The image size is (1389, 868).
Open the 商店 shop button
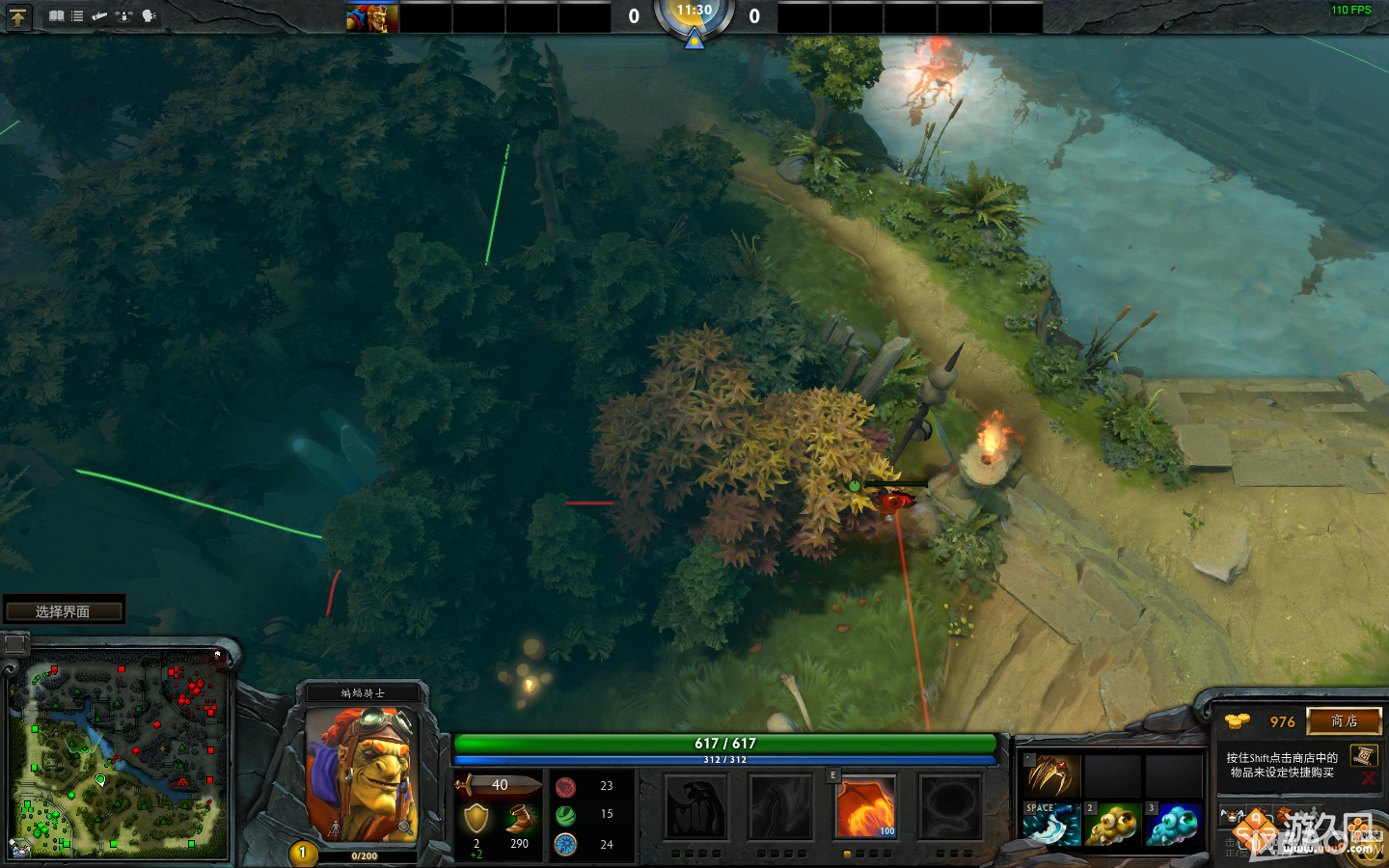tap(1345, 721)
